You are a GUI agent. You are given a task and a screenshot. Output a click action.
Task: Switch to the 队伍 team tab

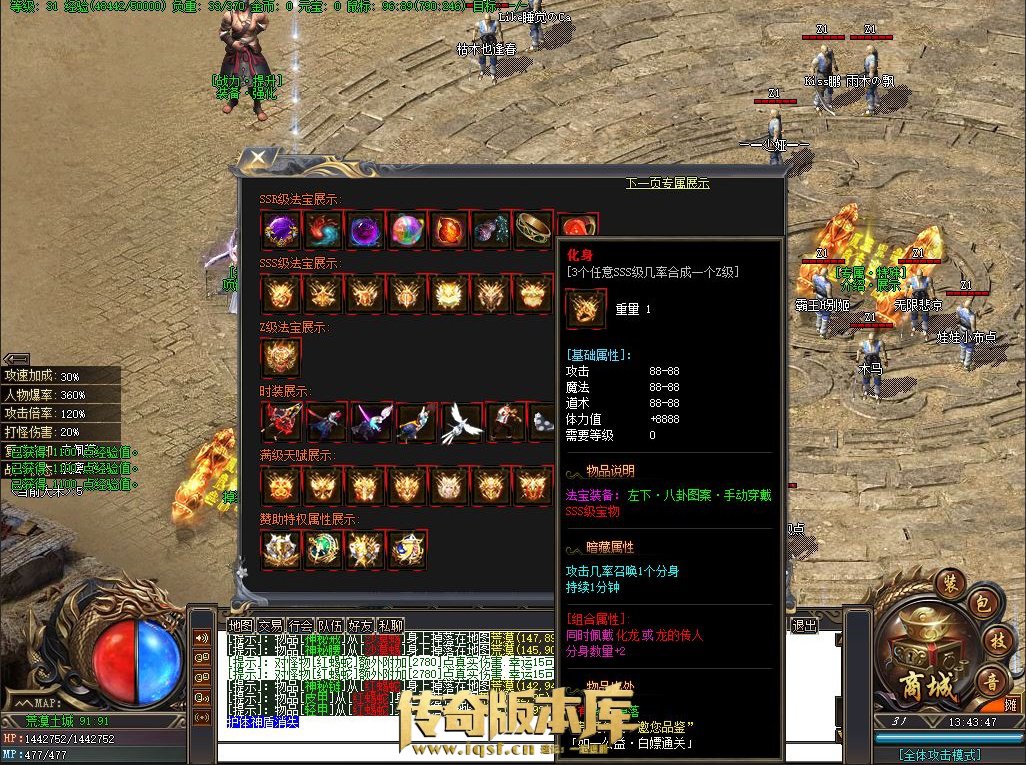(x=331, y=625)
